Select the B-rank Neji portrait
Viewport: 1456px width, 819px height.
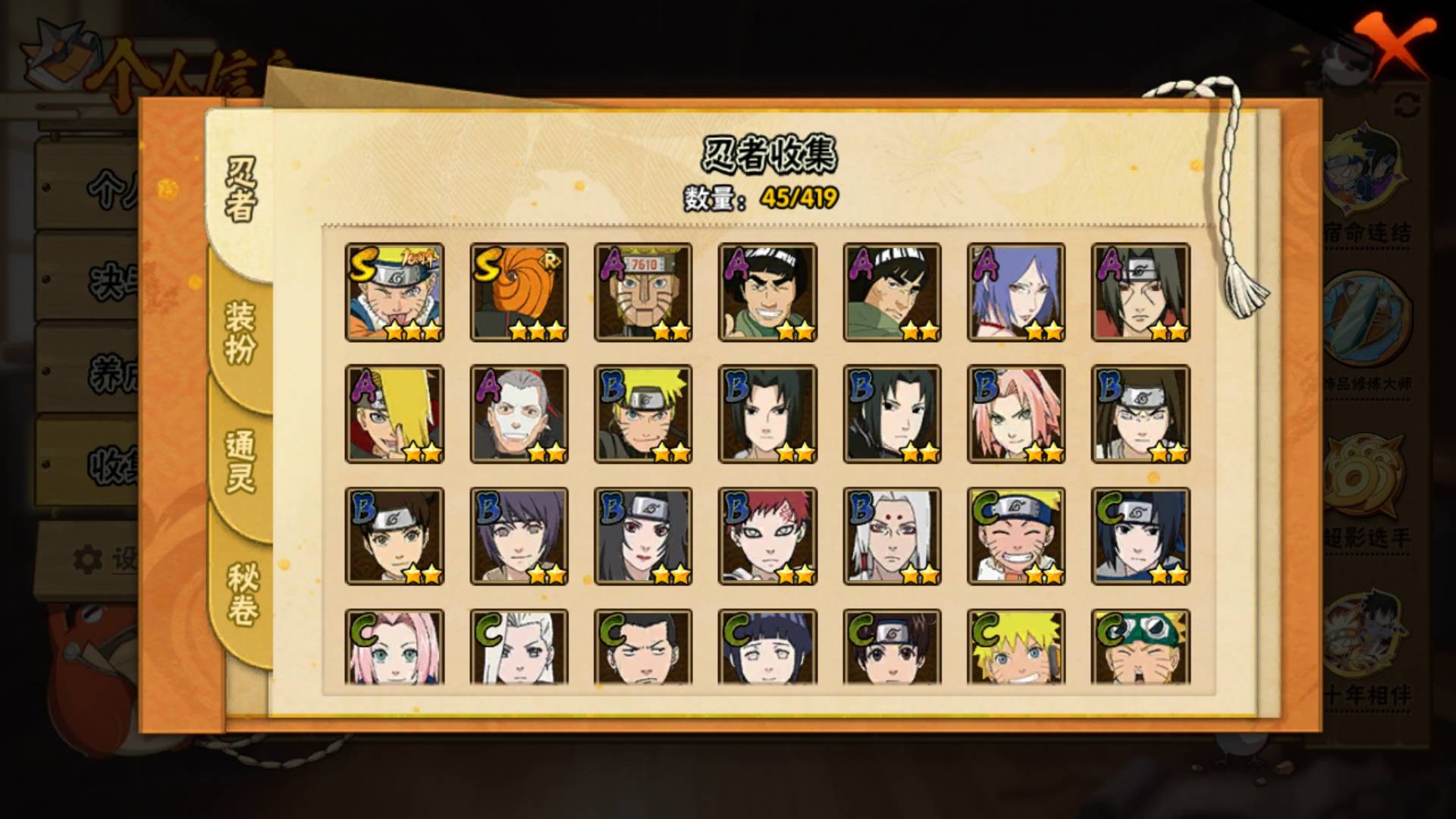pos(1141,414)
